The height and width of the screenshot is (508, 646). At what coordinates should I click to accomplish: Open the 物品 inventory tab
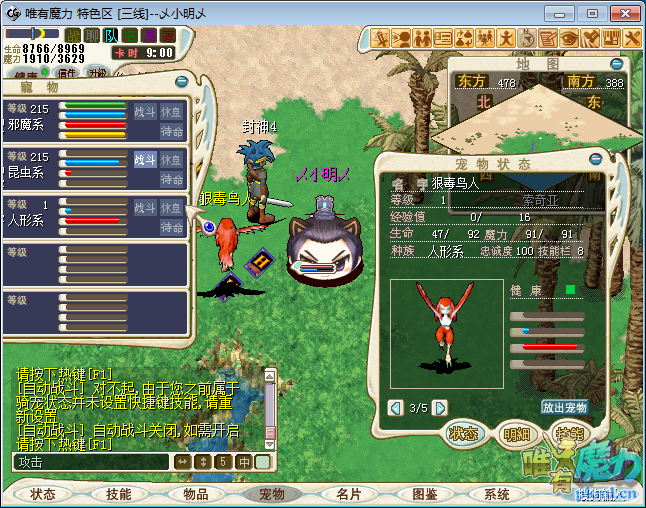click(195, 494)
